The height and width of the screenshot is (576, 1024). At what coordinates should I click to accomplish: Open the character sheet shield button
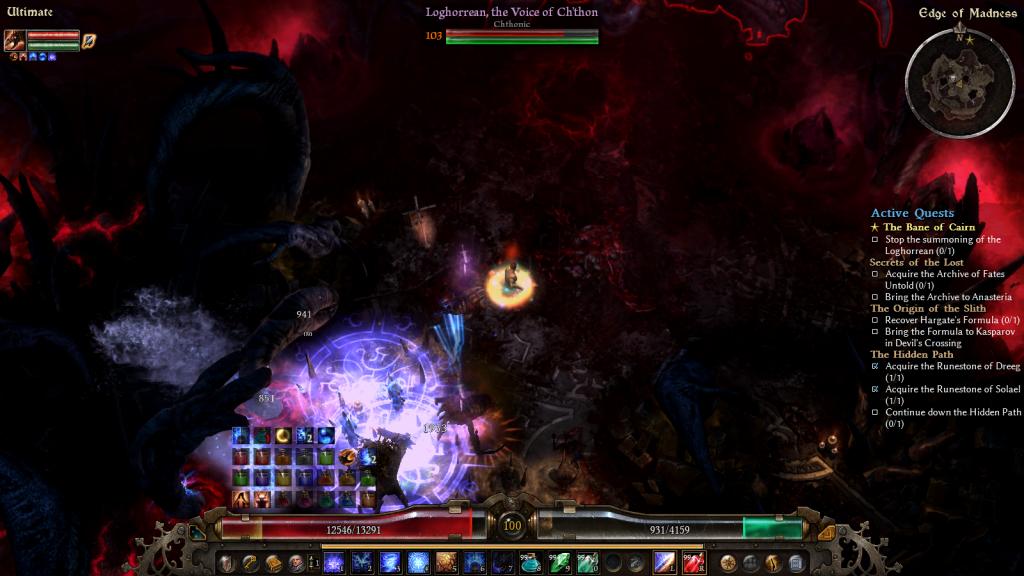pos(226,563)
